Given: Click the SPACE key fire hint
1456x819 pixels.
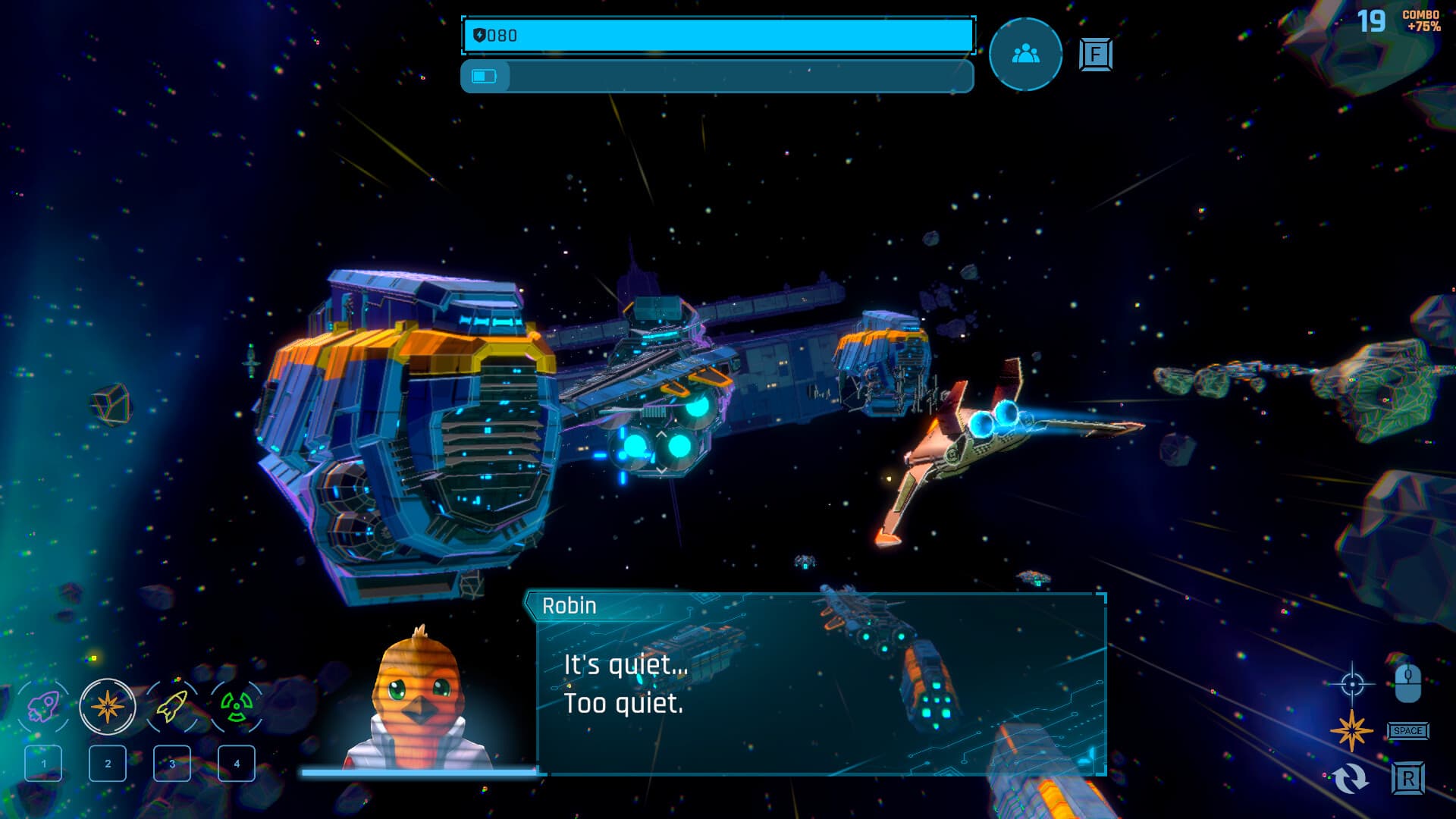Looking at the screenshot, I should pyautogui.click(x=1407, y=732).
